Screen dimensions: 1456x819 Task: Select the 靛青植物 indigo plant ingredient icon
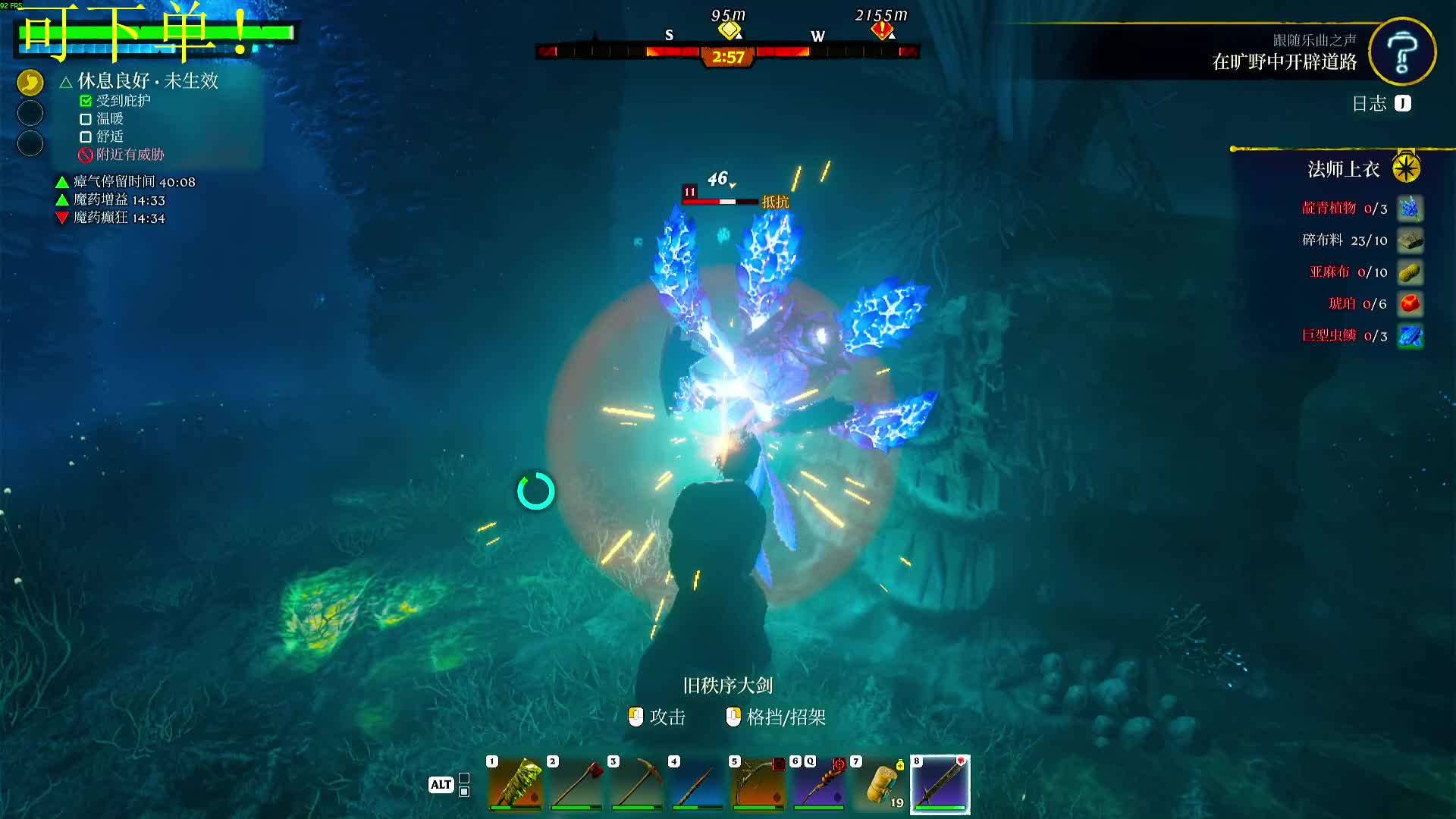1410,209
